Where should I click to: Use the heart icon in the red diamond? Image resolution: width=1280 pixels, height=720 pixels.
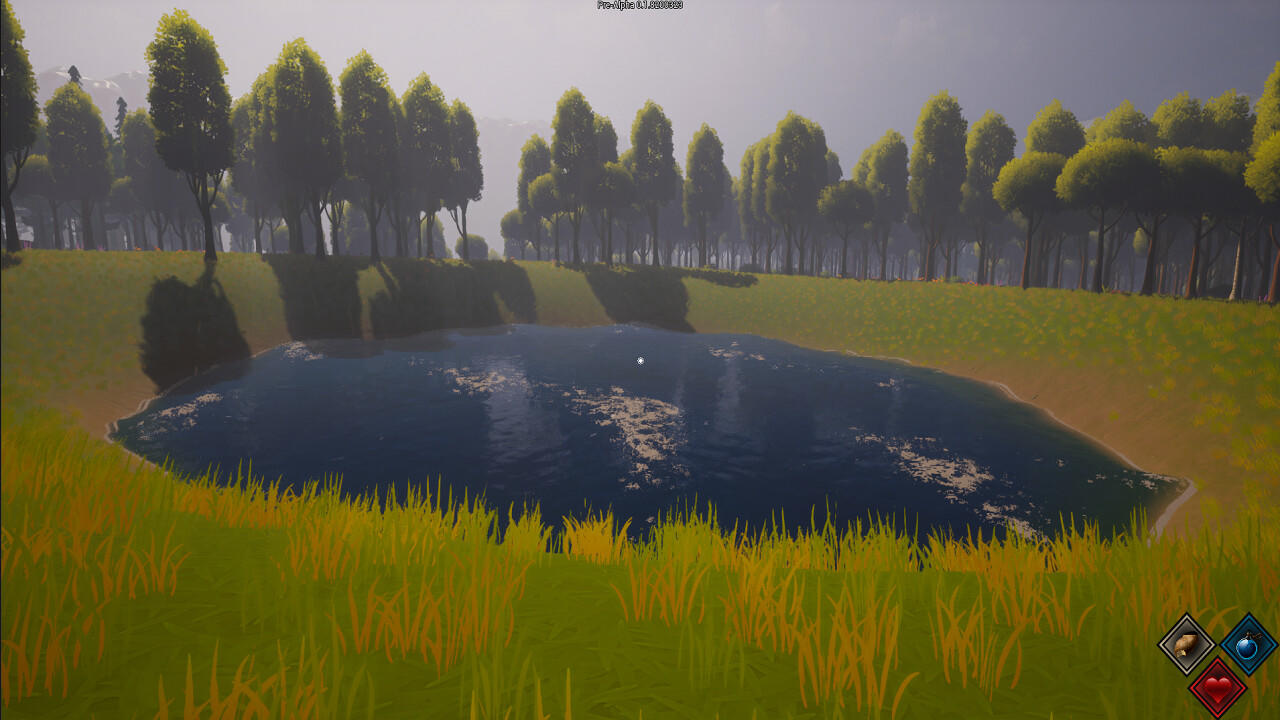(1216, 688)
